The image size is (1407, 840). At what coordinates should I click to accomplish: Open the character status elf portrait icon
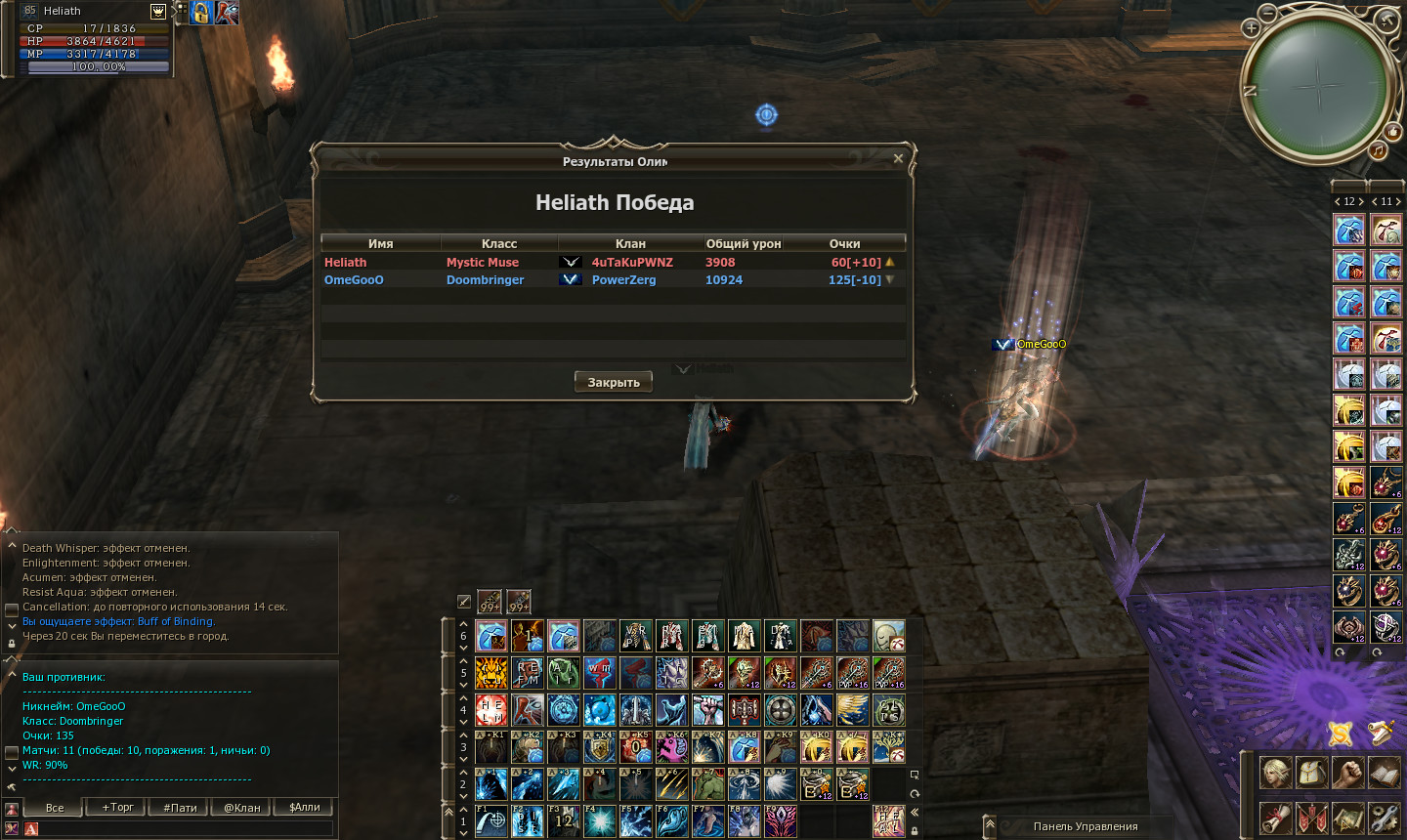pyautogui.click(x=1275, y=773)
